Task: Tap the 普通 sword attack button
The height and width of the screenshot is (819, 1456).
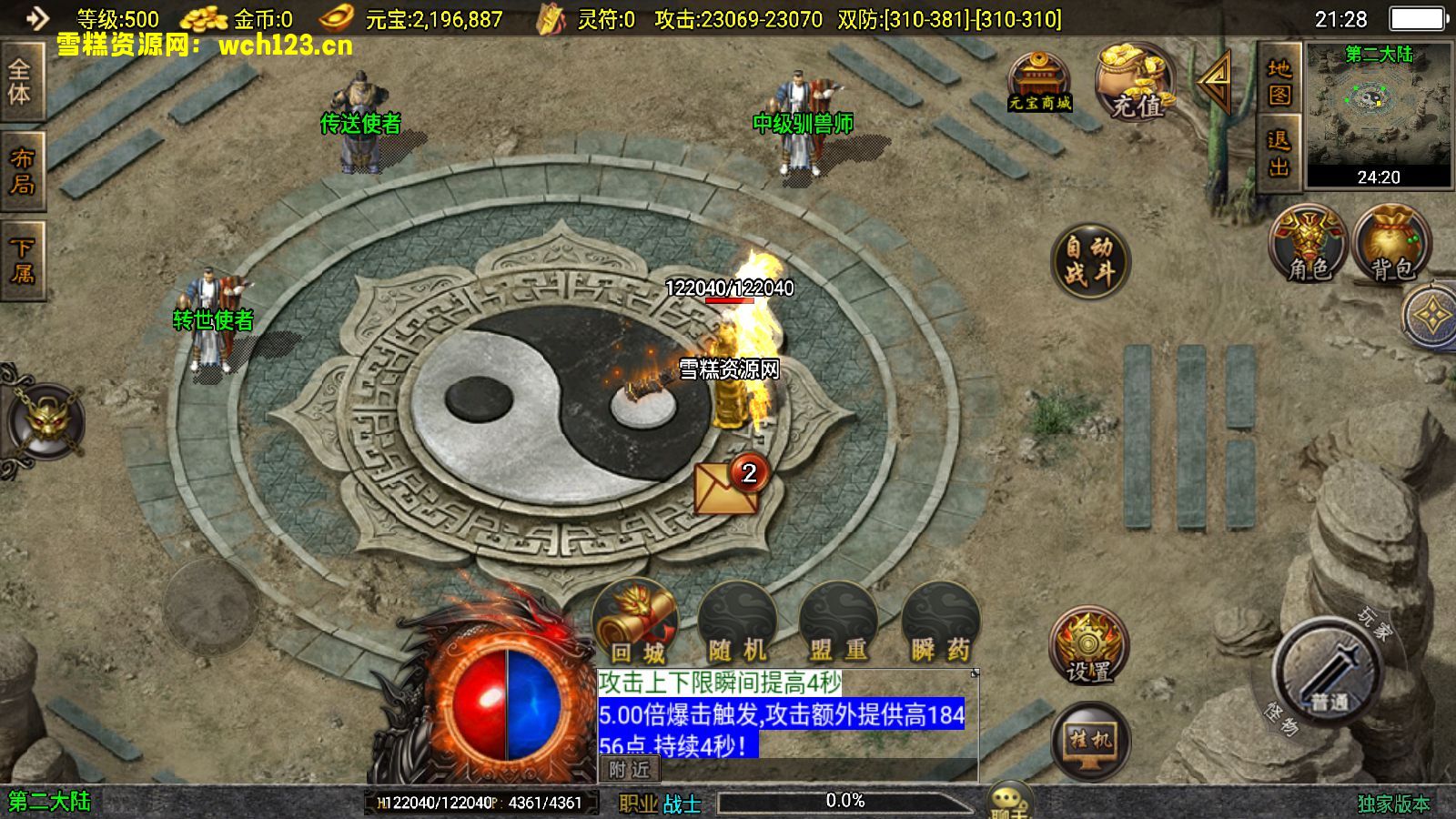Action: coord(1330,672)
